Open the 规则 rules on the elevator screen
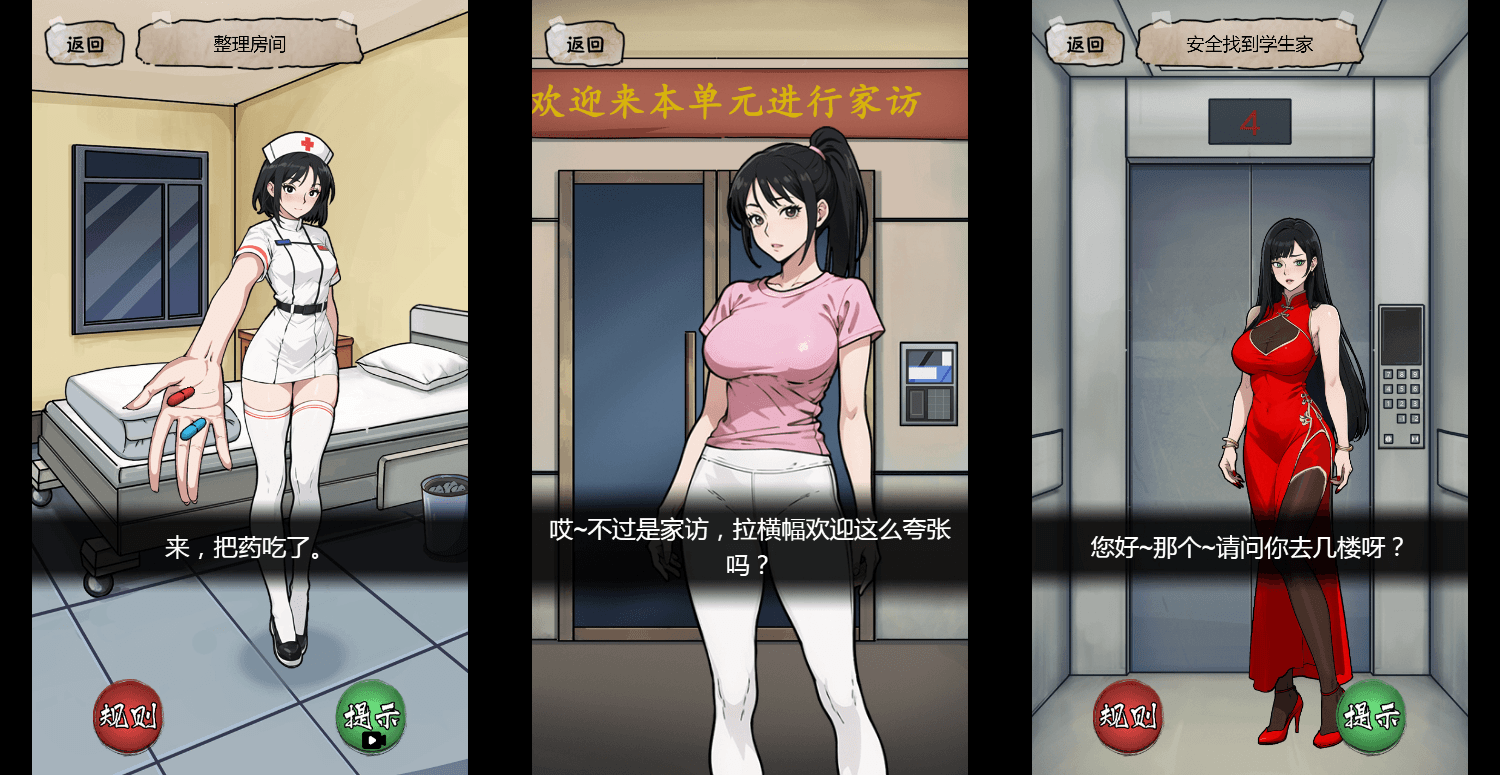 pos(1128,718)
